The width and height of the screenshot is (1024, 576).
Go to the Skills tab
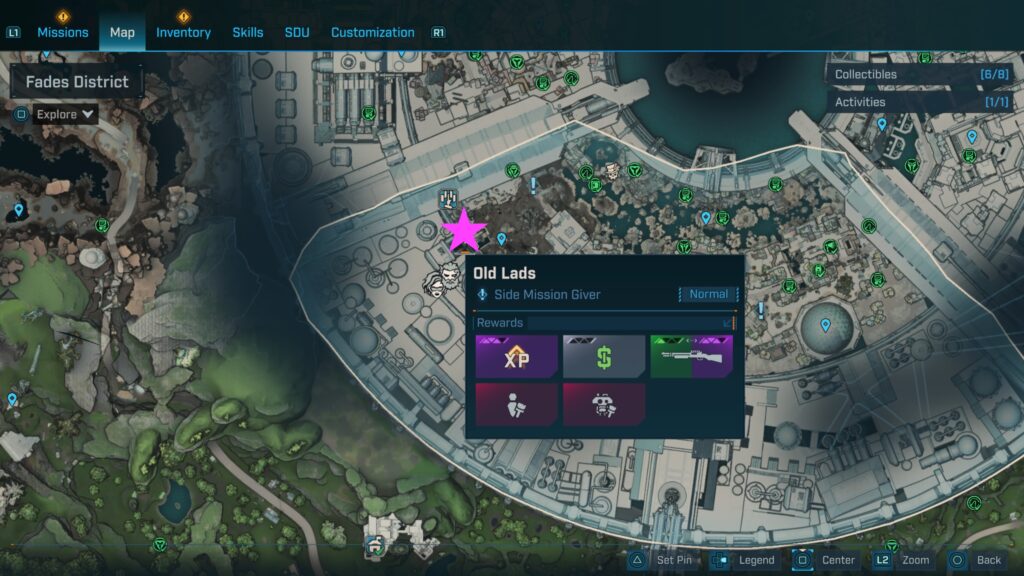(x=248, y=32)
